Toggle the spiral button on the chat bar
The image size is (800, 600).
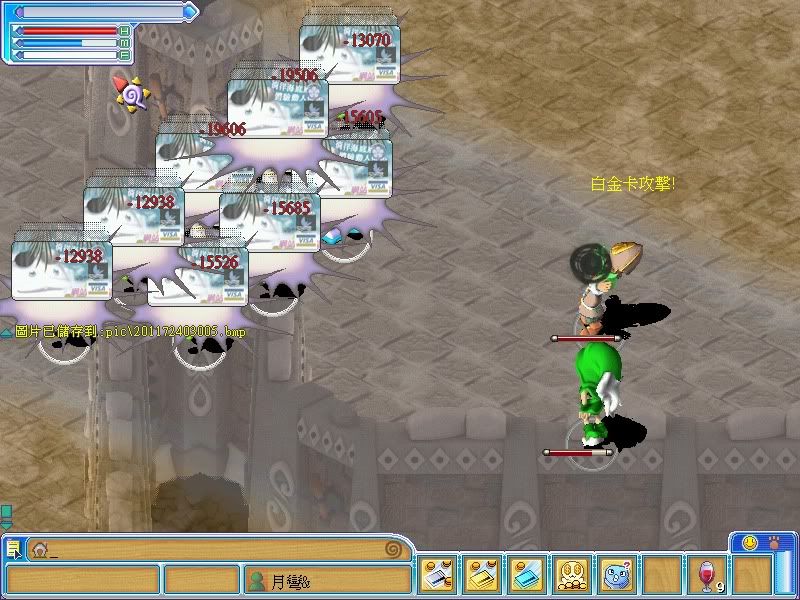tap(393, 549)
